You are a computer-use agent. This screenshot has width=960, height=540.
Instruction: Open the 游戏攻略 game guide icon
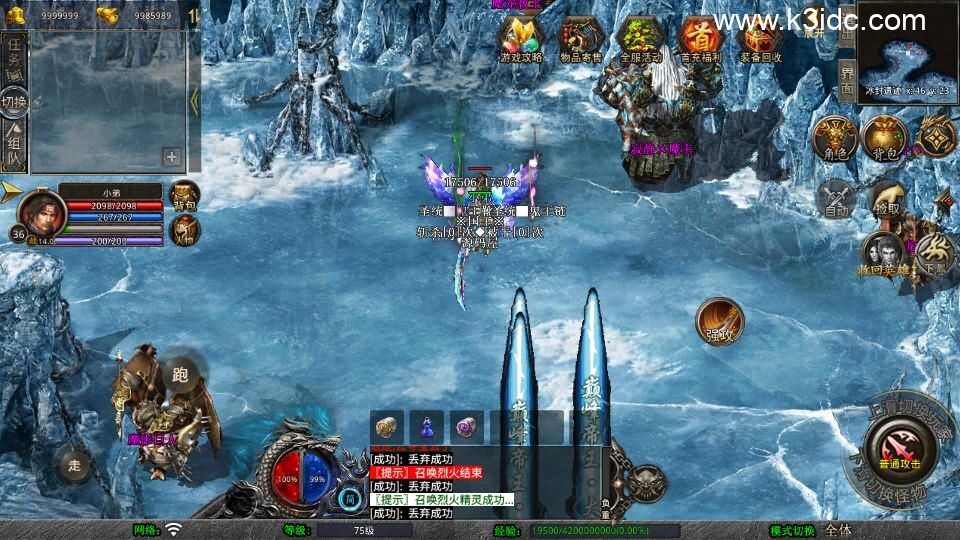point(521,40)
